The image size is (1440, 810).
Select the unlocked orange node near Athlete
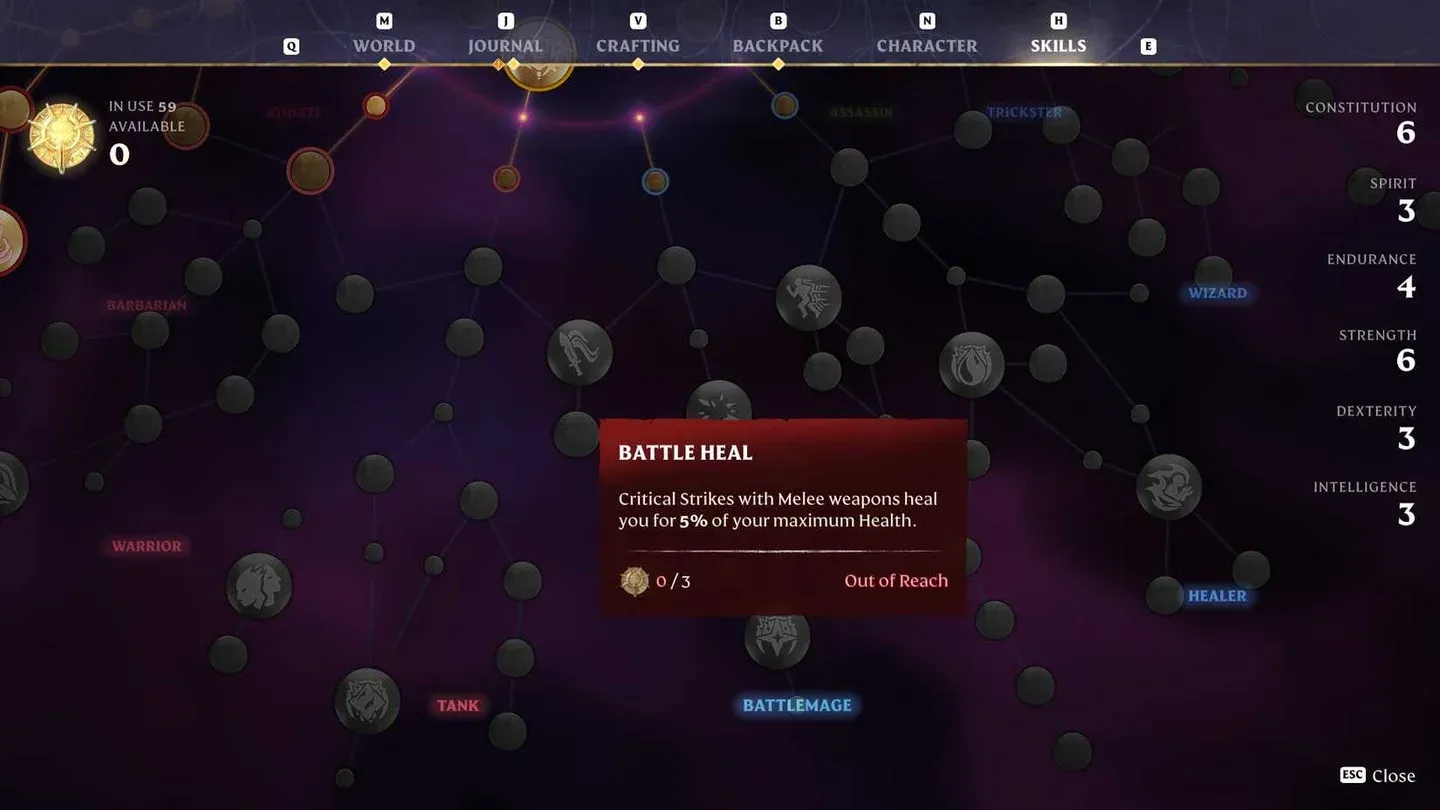(376, 105)
